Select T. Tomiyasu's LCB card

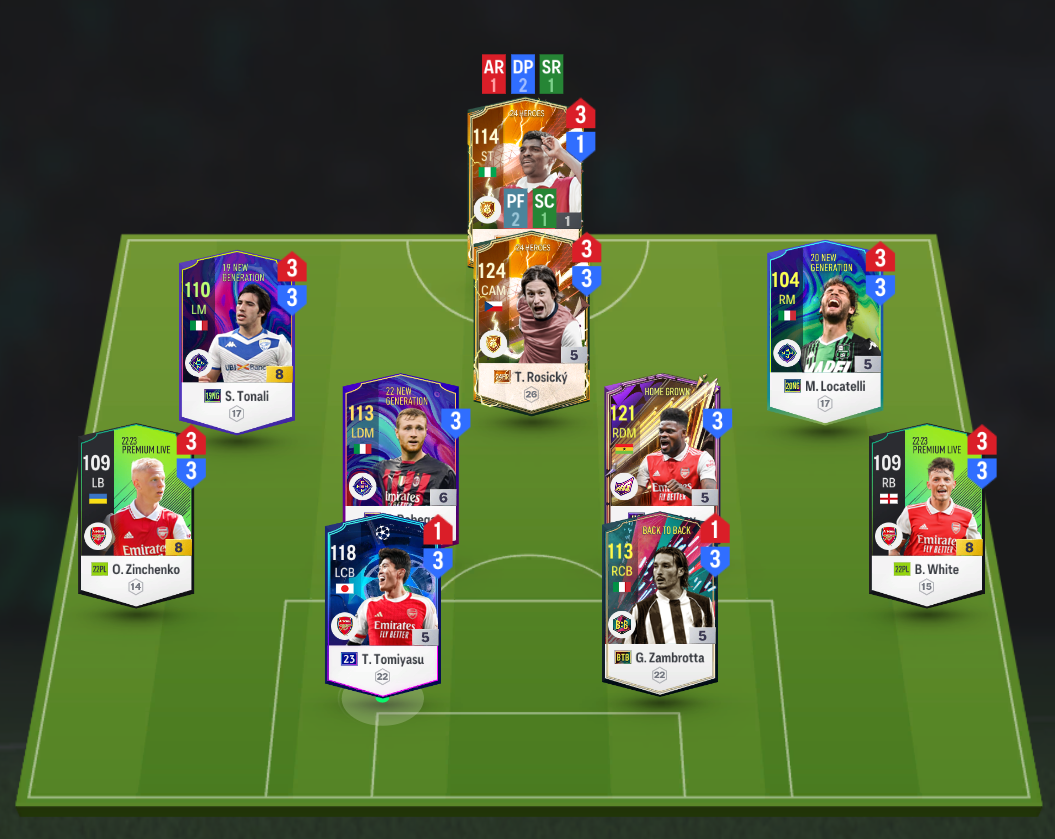[x=381, y=600]
